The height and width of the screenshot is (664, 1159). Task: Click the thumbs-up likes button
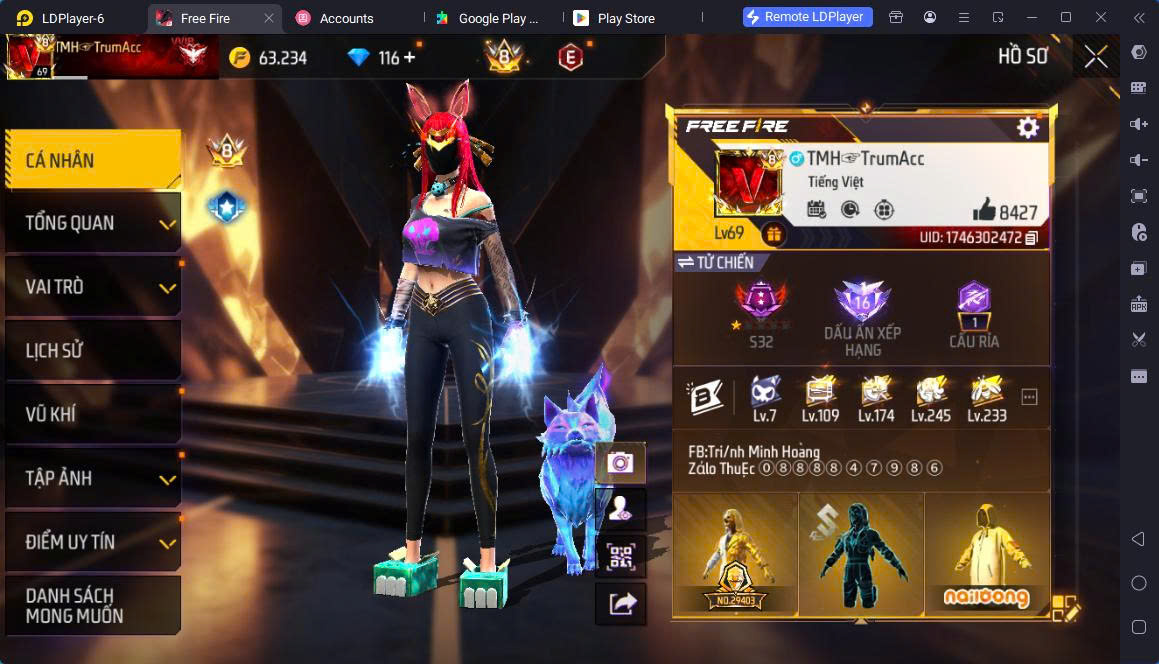(984, 210)
